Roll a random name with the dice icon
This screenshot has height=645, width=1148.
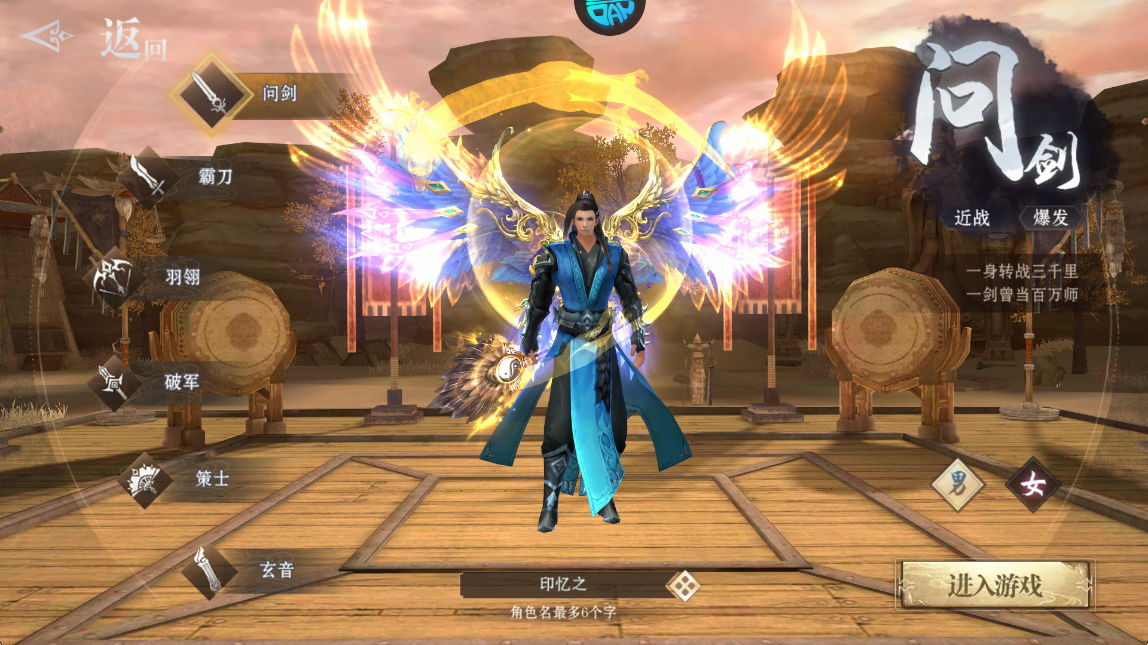click(x=683, y=585)
